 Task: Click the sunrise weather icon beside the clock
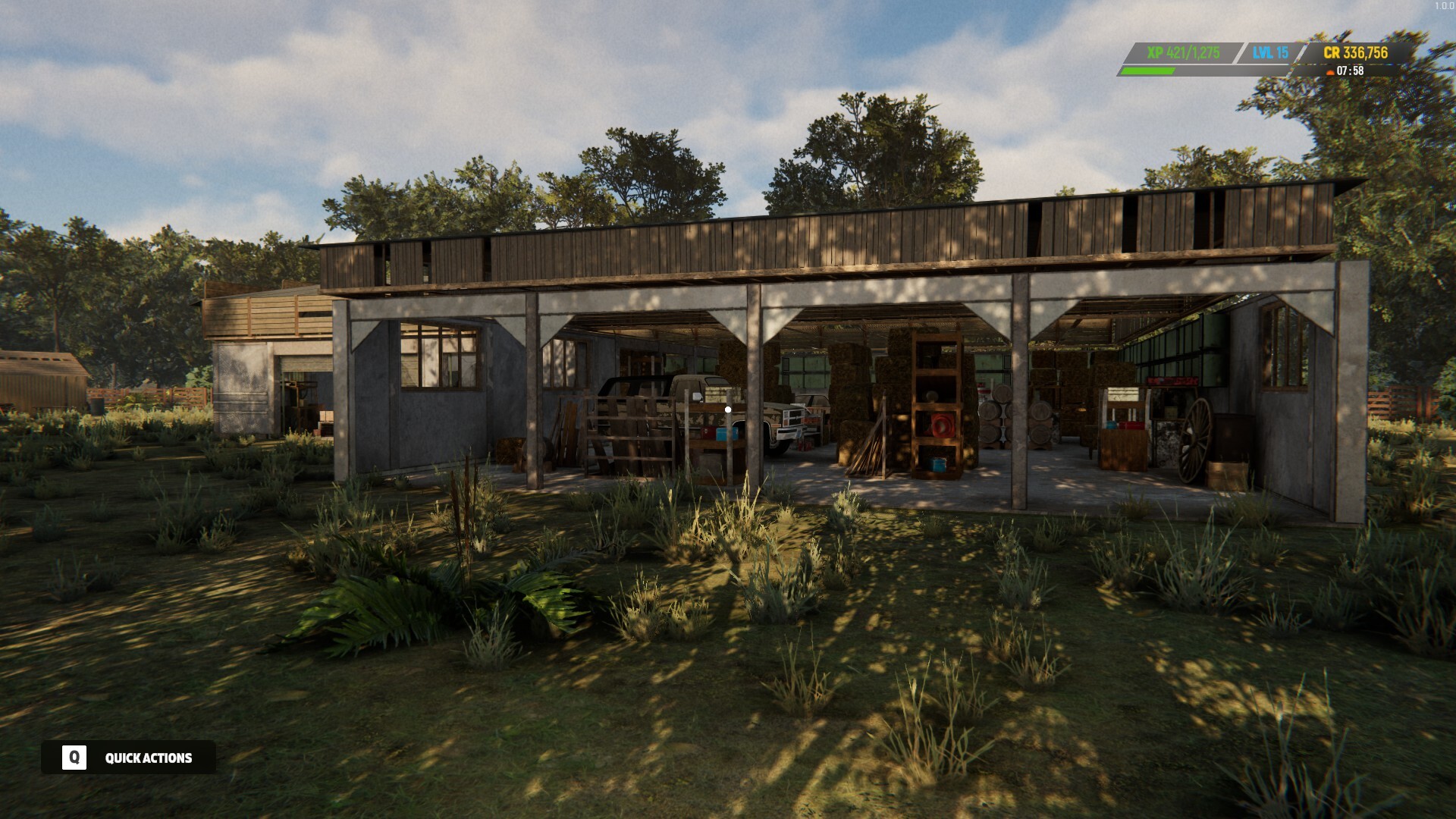coord(1330,72)
